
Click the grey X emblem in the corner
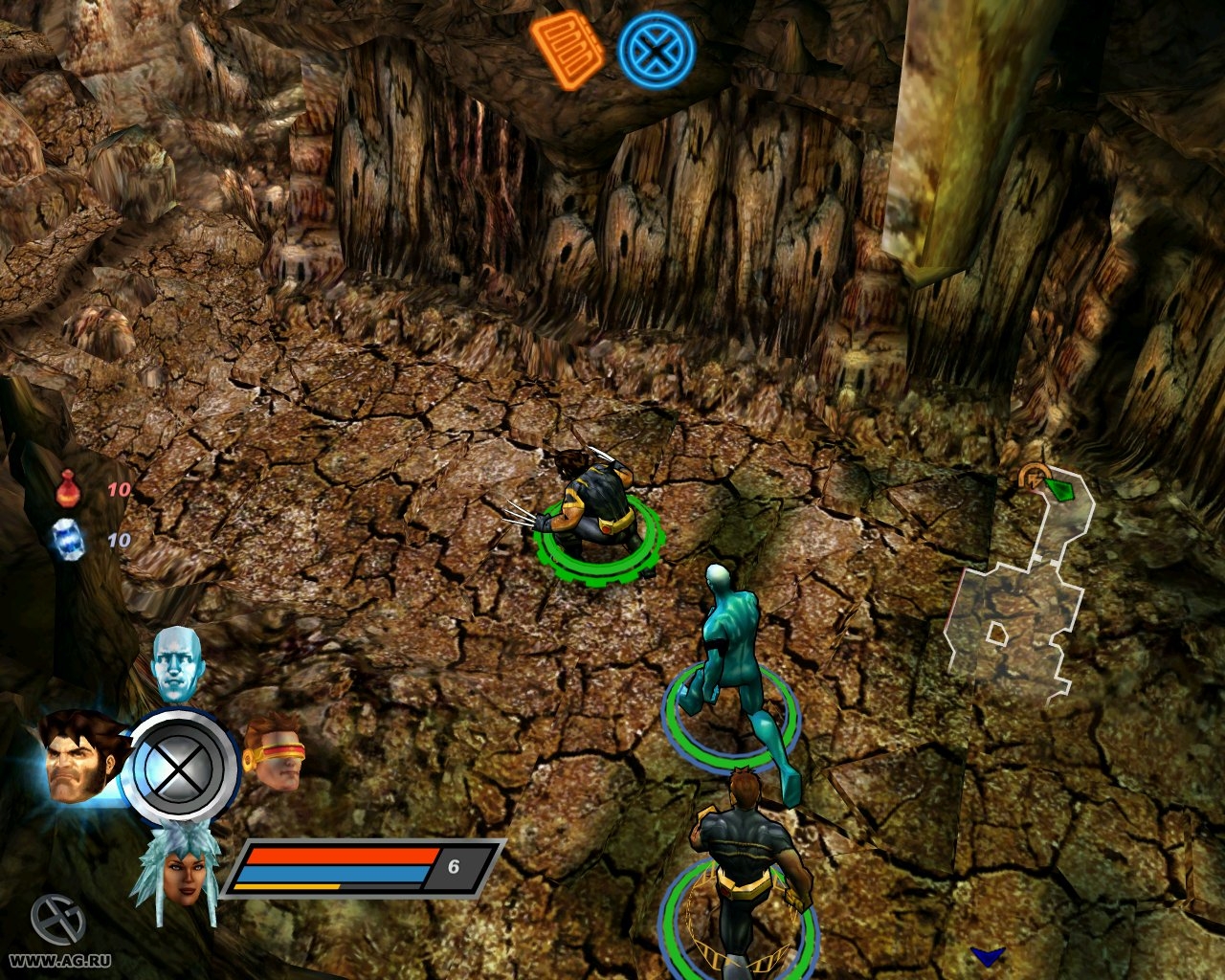(57, 919)
